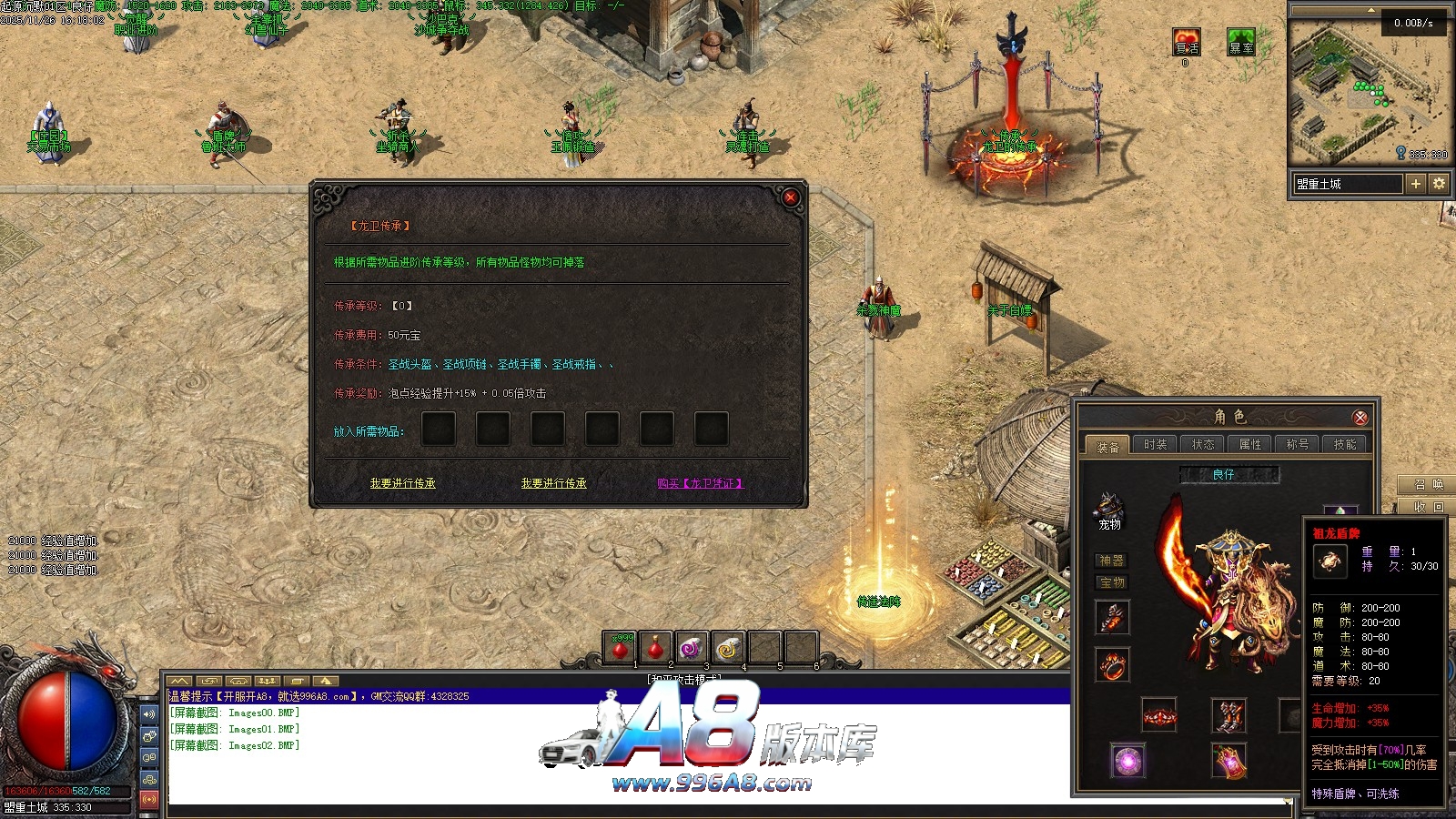The width and height of the screenshot is (1456, 819).
Task: Click the minimap plus button
Action: coord(1415,184)
